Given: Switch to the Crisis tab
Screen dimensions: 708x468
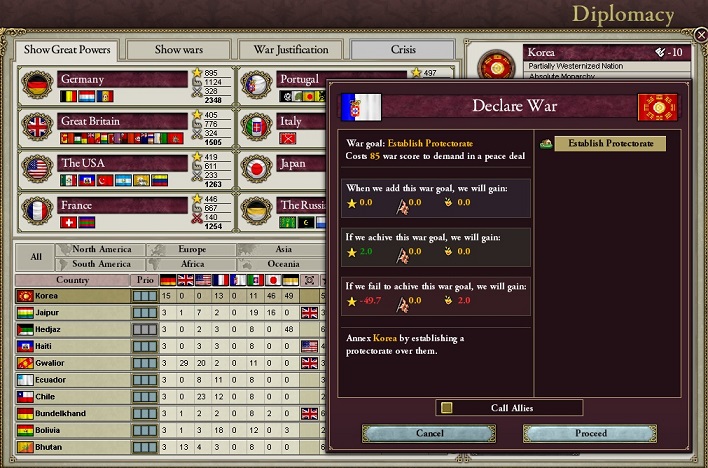Looking at the screenshot, I should click(x=403, y=49).
